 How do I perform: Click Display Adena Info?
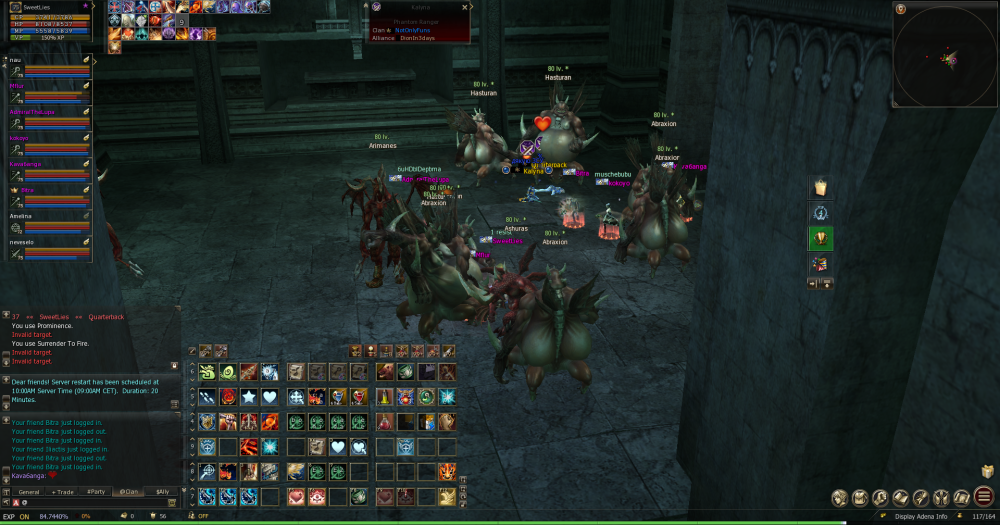click(x=922, y=516)
